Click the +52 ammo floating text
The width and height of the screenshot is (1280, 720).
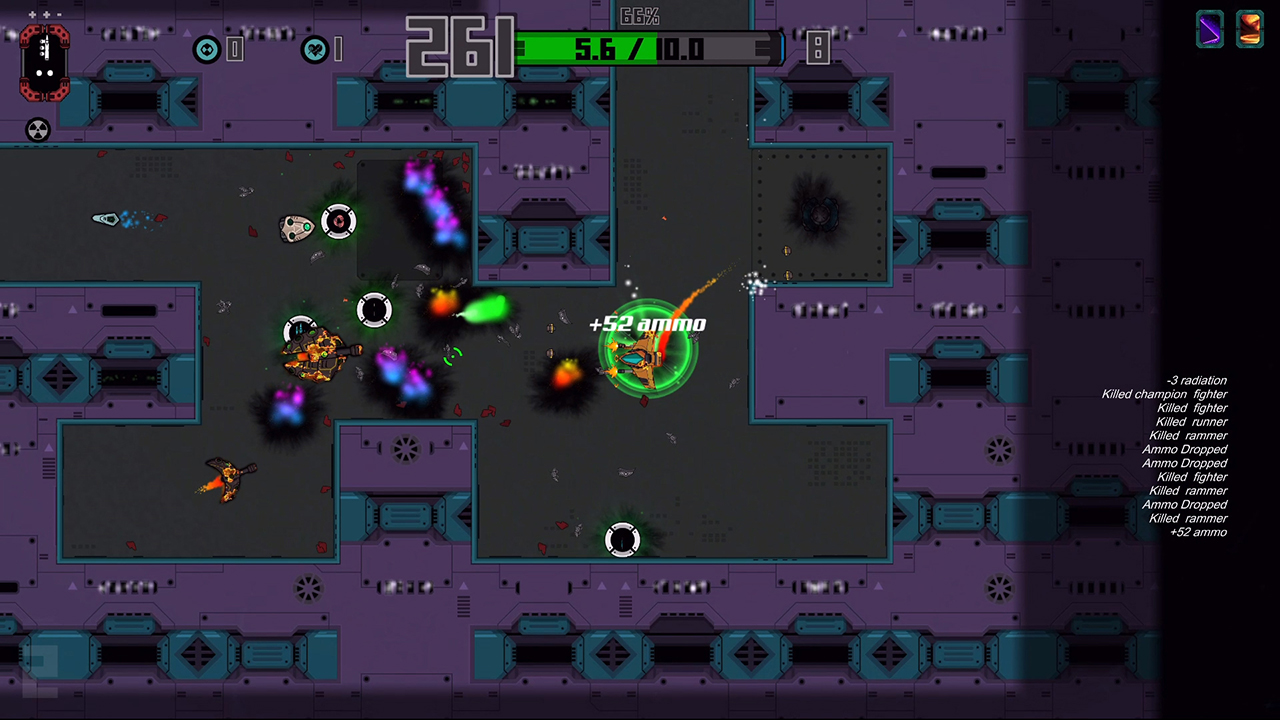[647, 323]
